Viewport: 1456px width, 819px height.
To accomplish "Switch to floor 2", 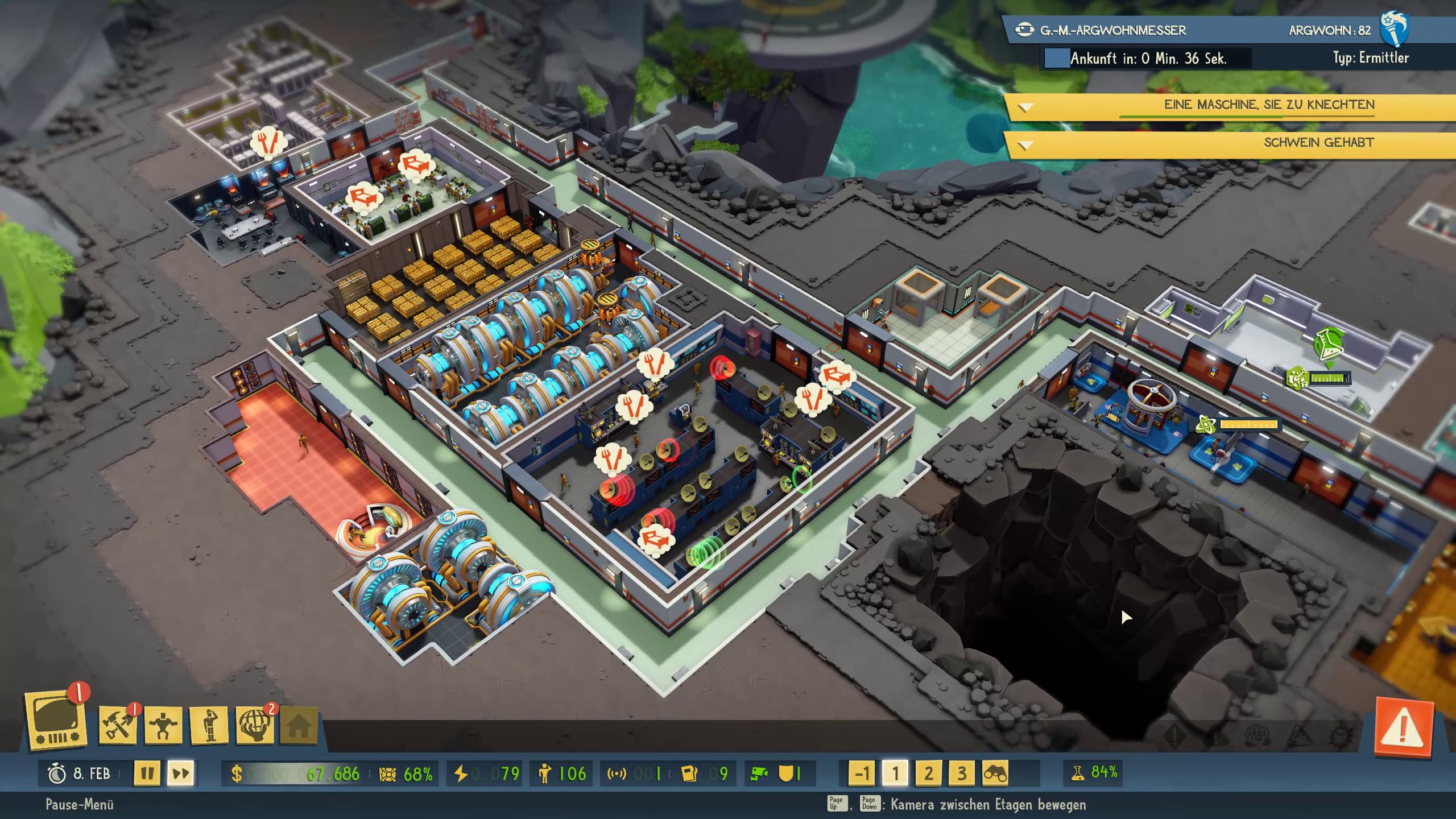I will click(928, 773).
